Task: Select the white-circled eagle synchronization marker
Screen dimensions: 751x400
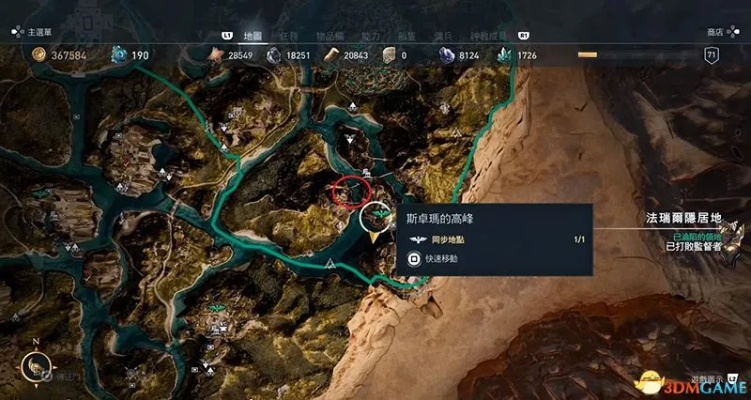Action: [378, 214]
